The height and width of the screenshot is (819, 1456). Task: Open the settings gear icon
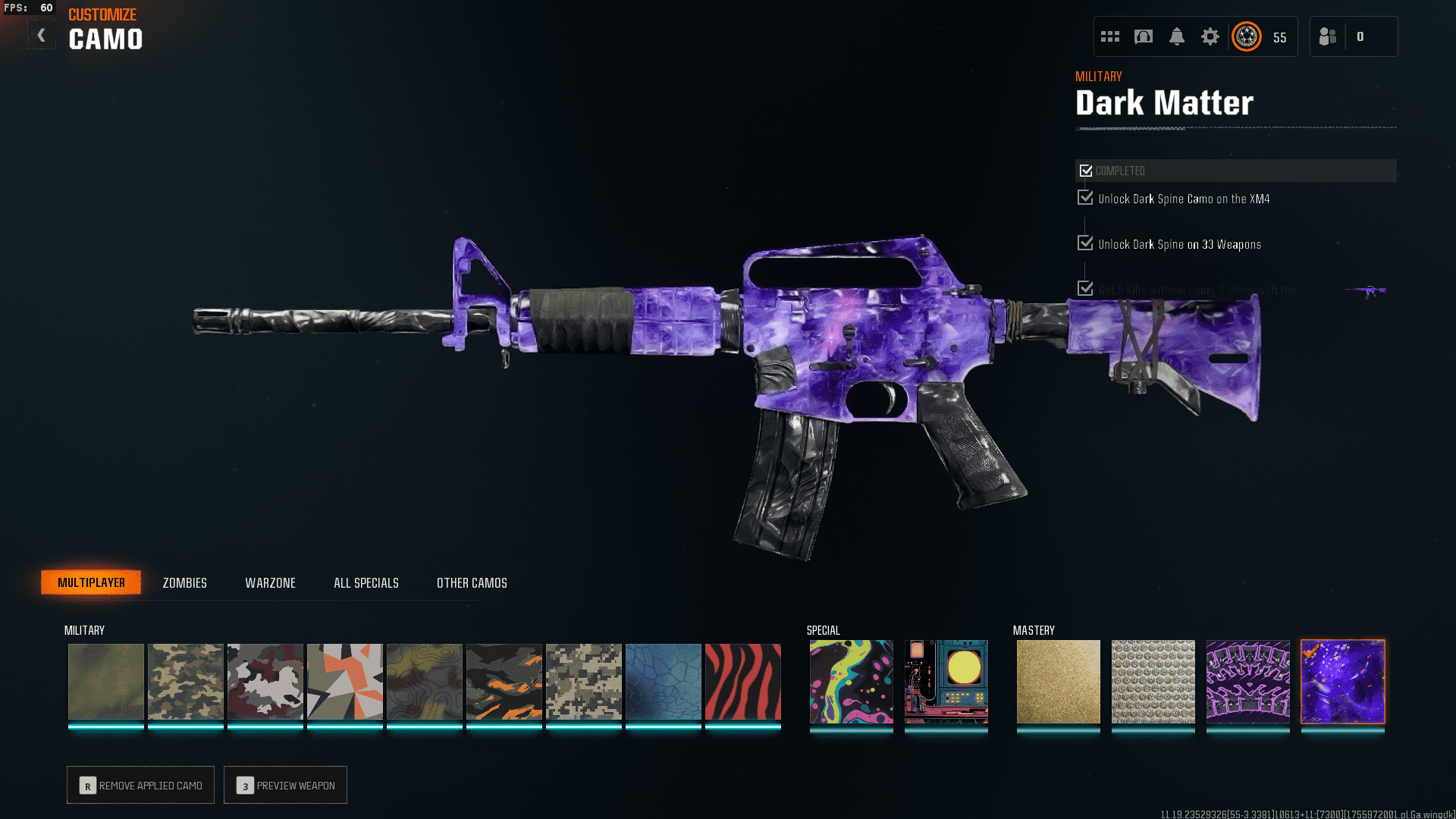point(1210,36)
